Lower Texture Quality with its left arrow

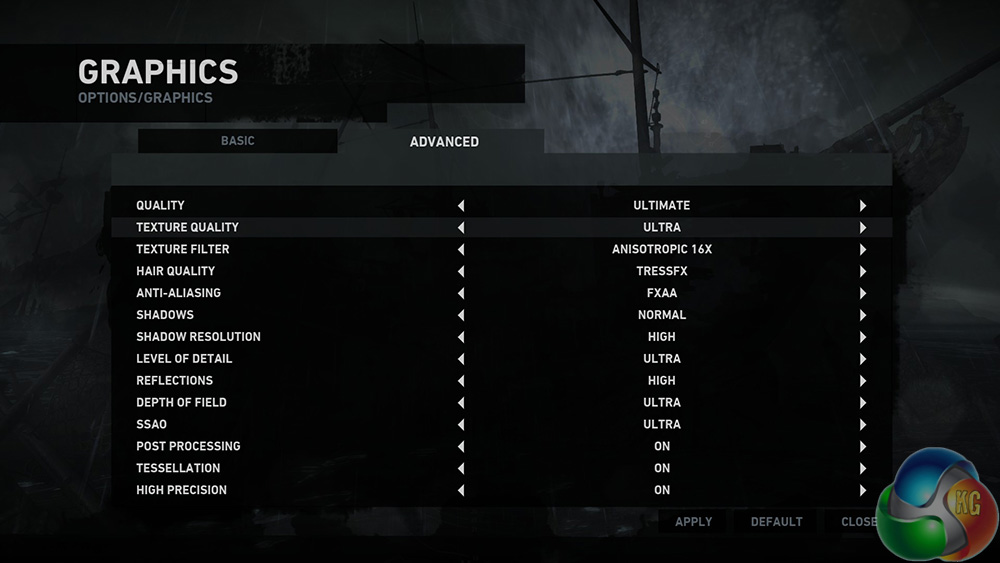pyautogui.click(x=461, y=228)
